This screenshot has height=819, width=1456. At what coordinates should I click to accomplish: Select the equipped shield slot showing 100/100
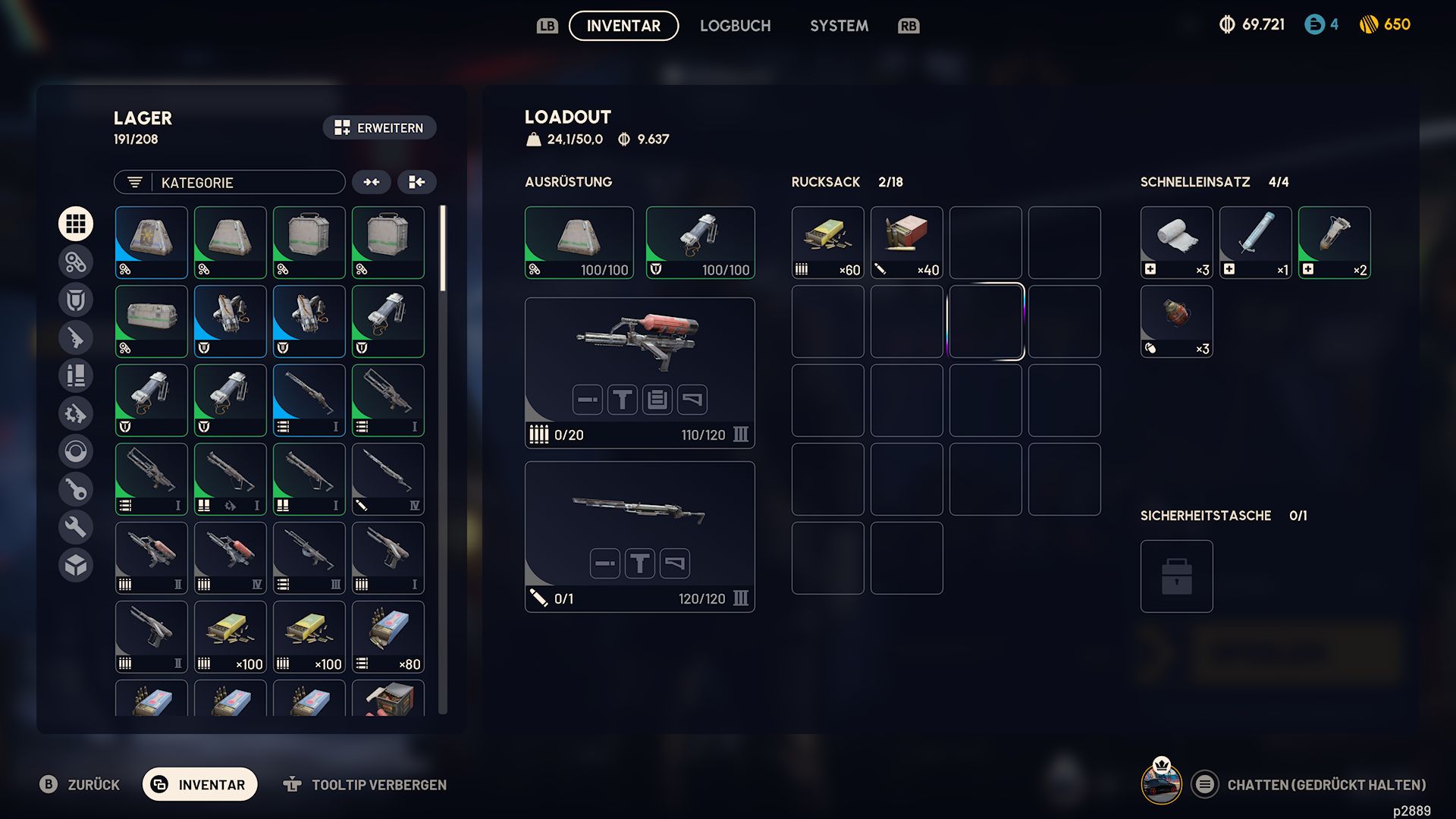[x=700, y=243]
